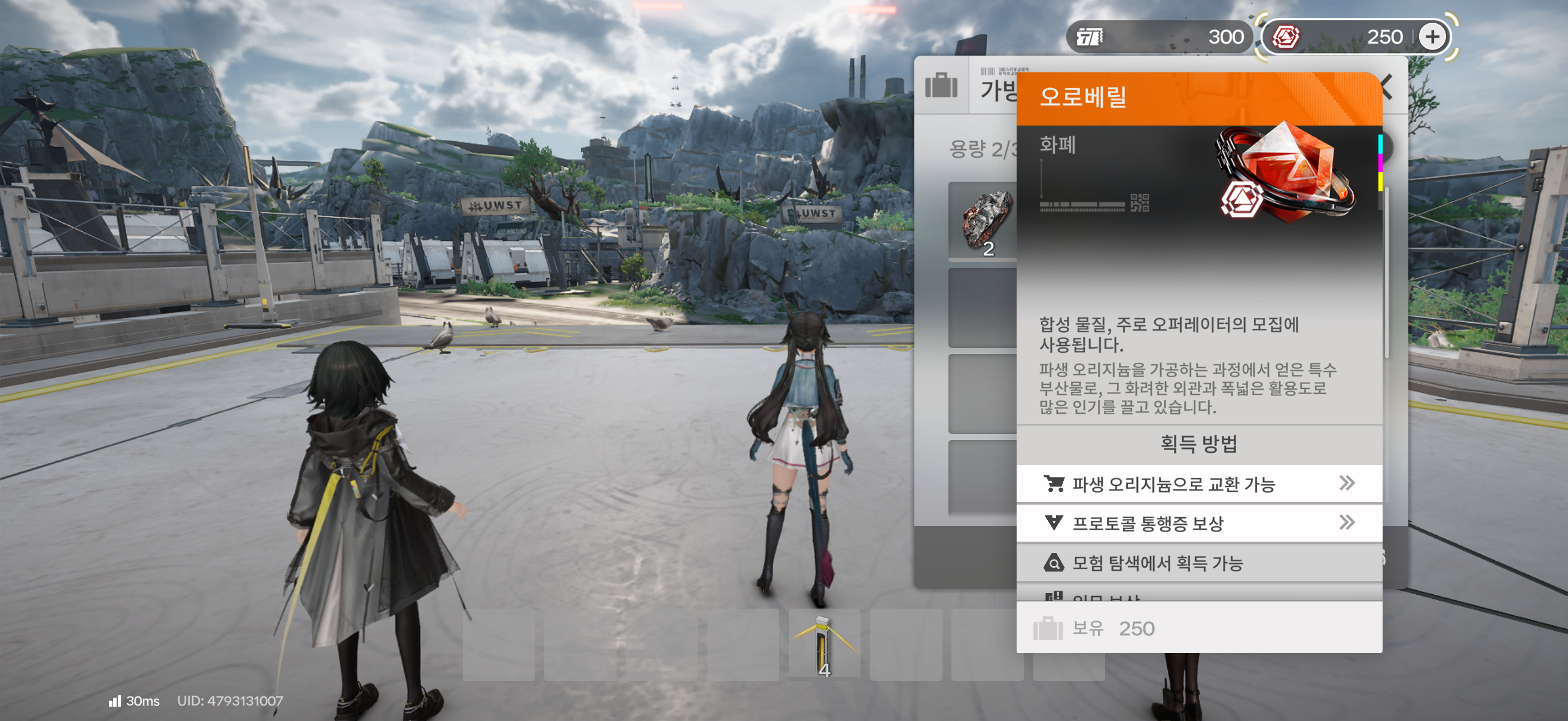
Task: Click the backpack icon in bag header
Action: 941,85
